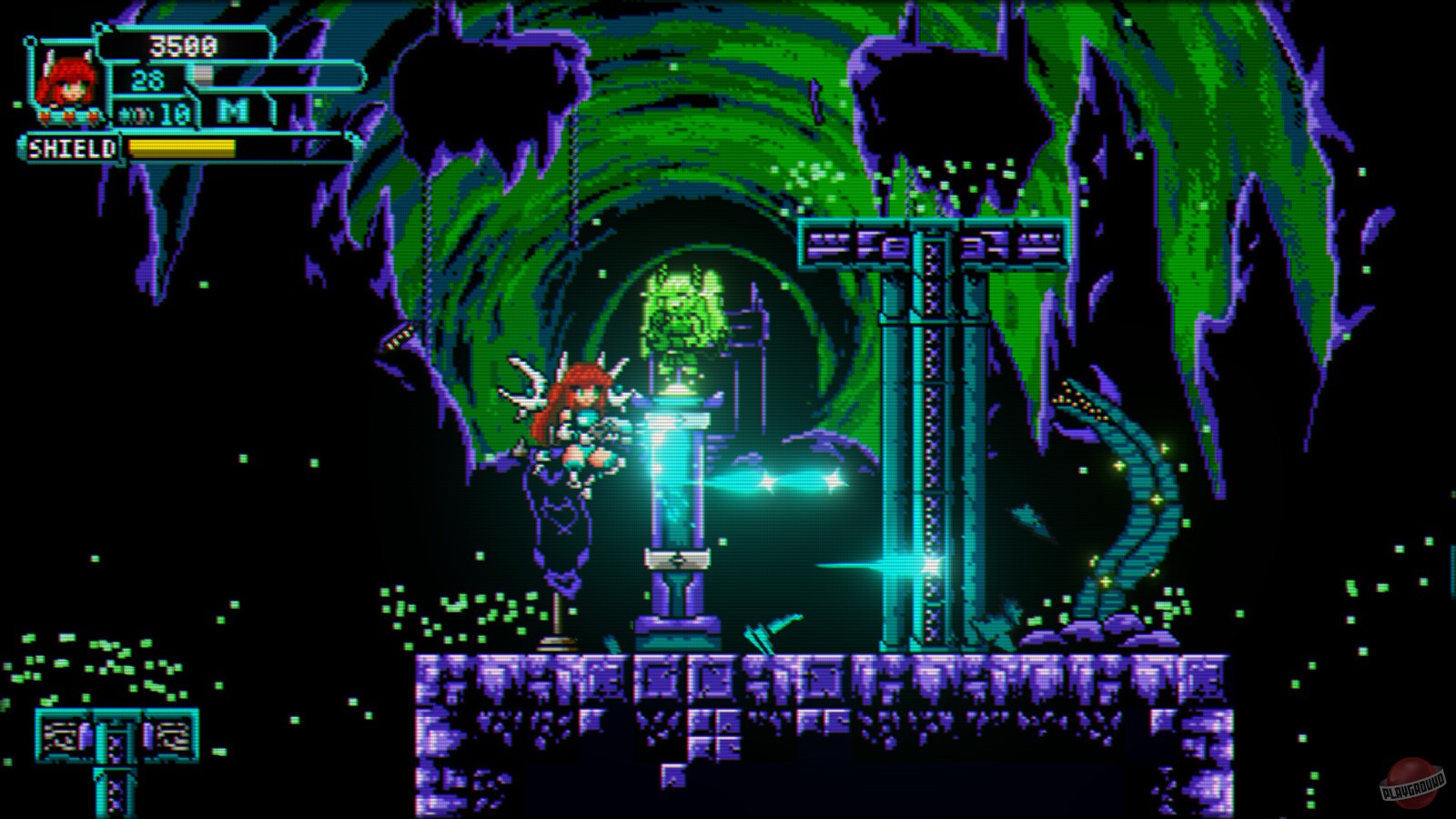Toggle the grey segment on the health bar
The height and width of the screenshot is (819, 1456).
203,73
